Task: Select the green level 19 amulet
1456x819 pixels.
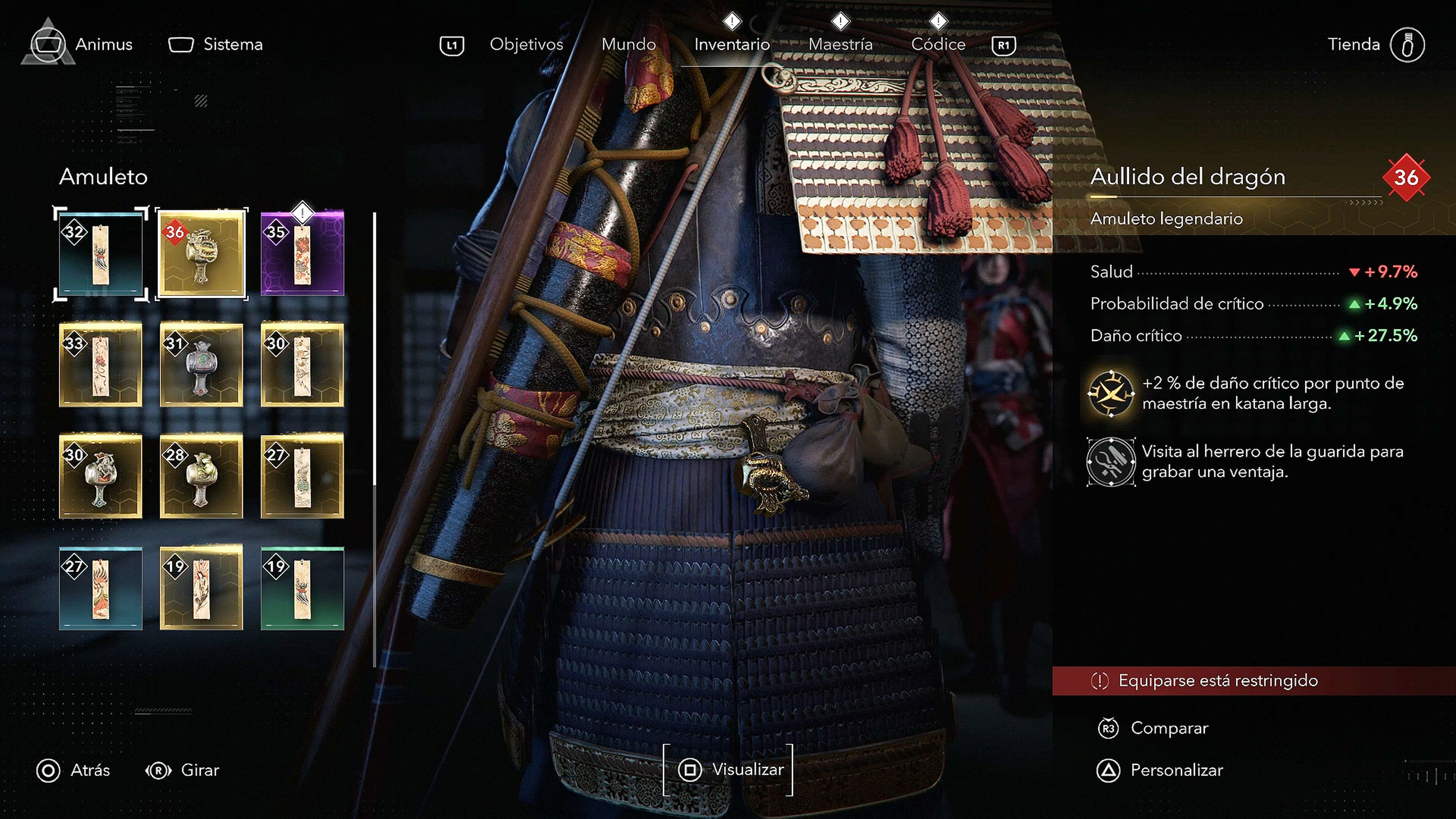Action: [x=303, y=588]
